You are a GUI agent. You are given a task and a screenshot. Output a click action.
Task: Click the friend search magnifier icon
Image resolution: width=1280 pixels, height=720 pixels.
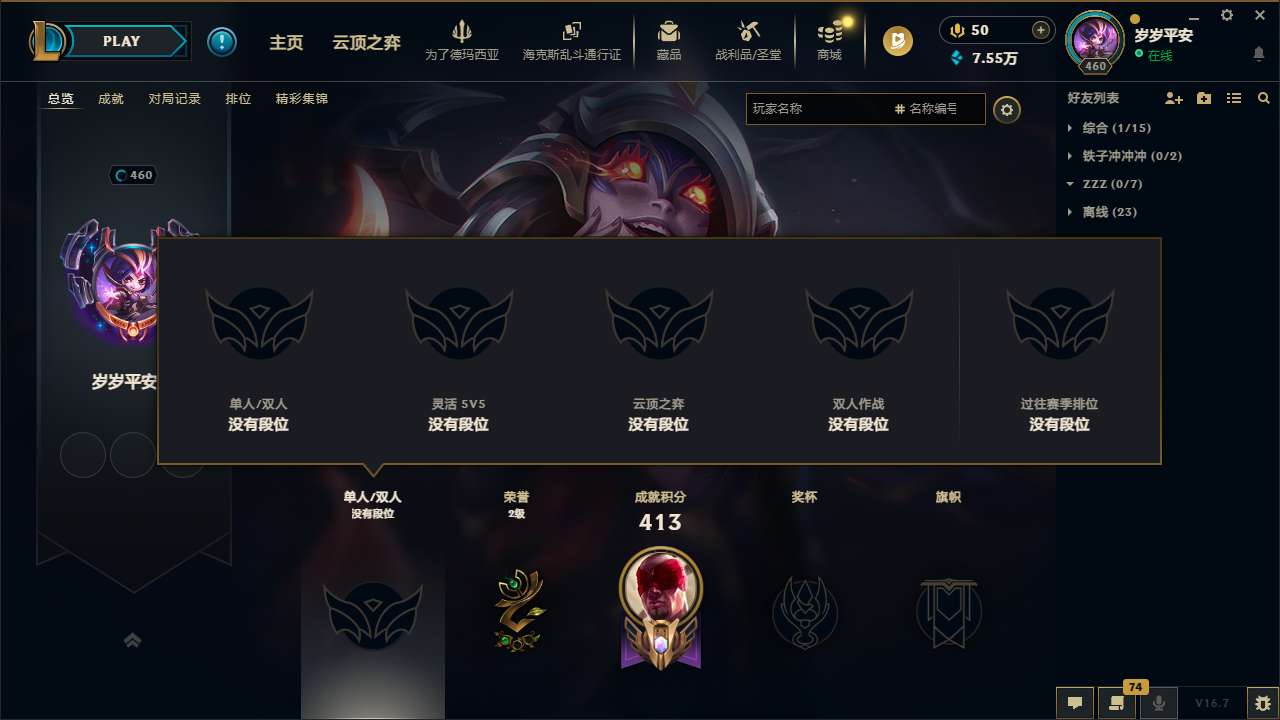[x=1263, y=98]
